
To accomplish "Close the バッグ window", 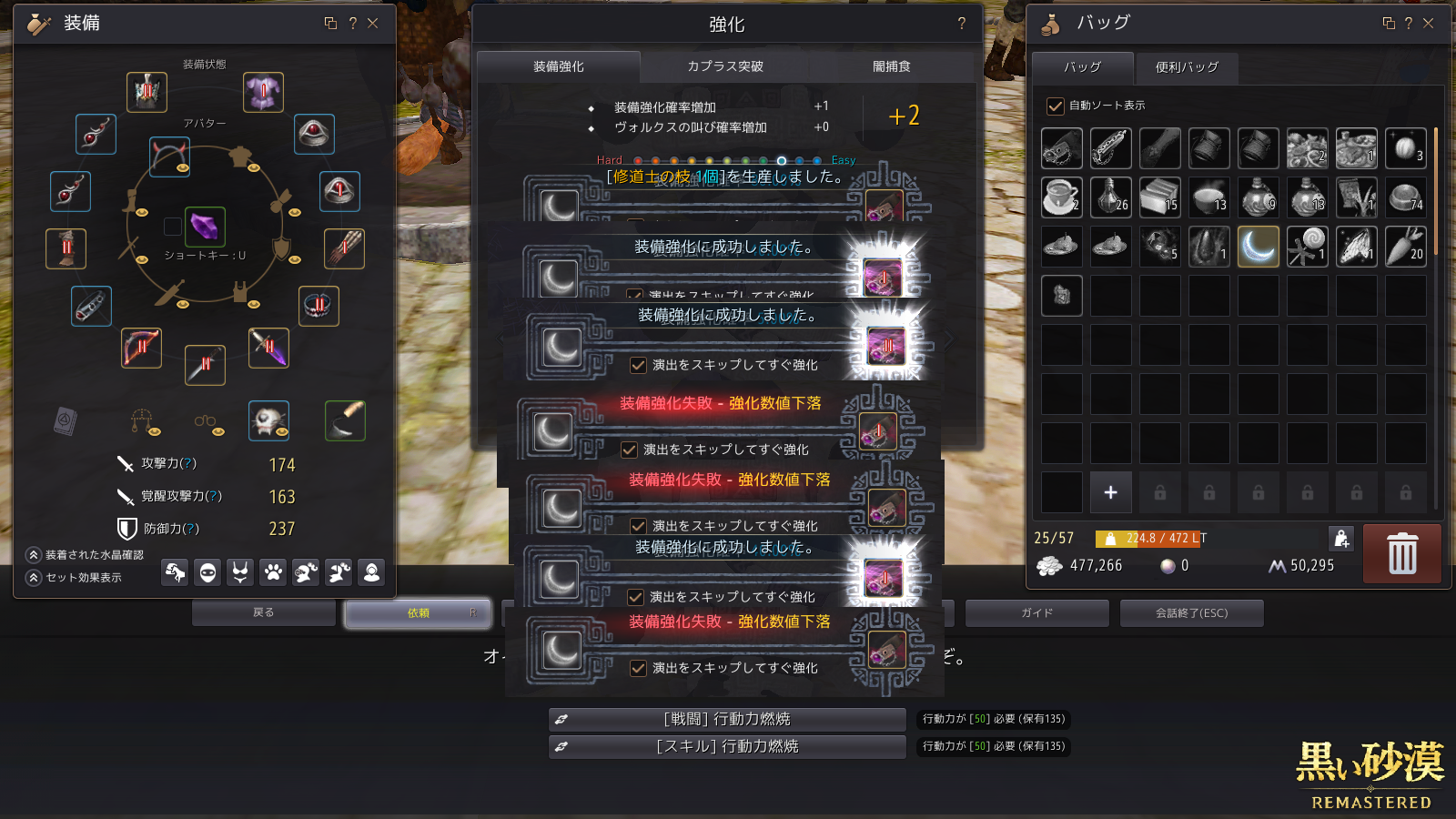I will coord(1429,24).
